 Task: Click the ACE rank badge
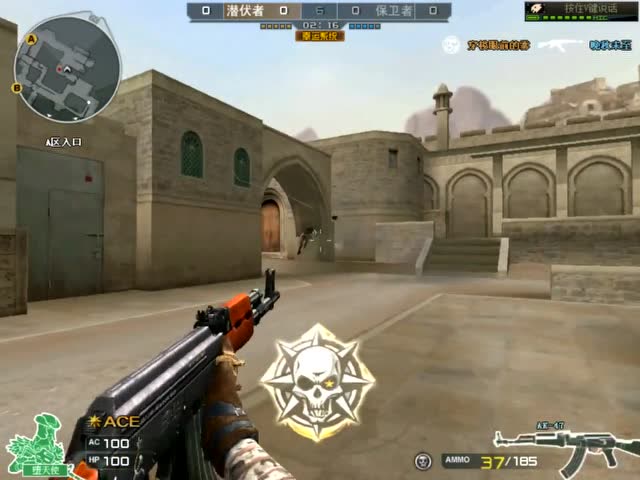click(x=114, y=421)
